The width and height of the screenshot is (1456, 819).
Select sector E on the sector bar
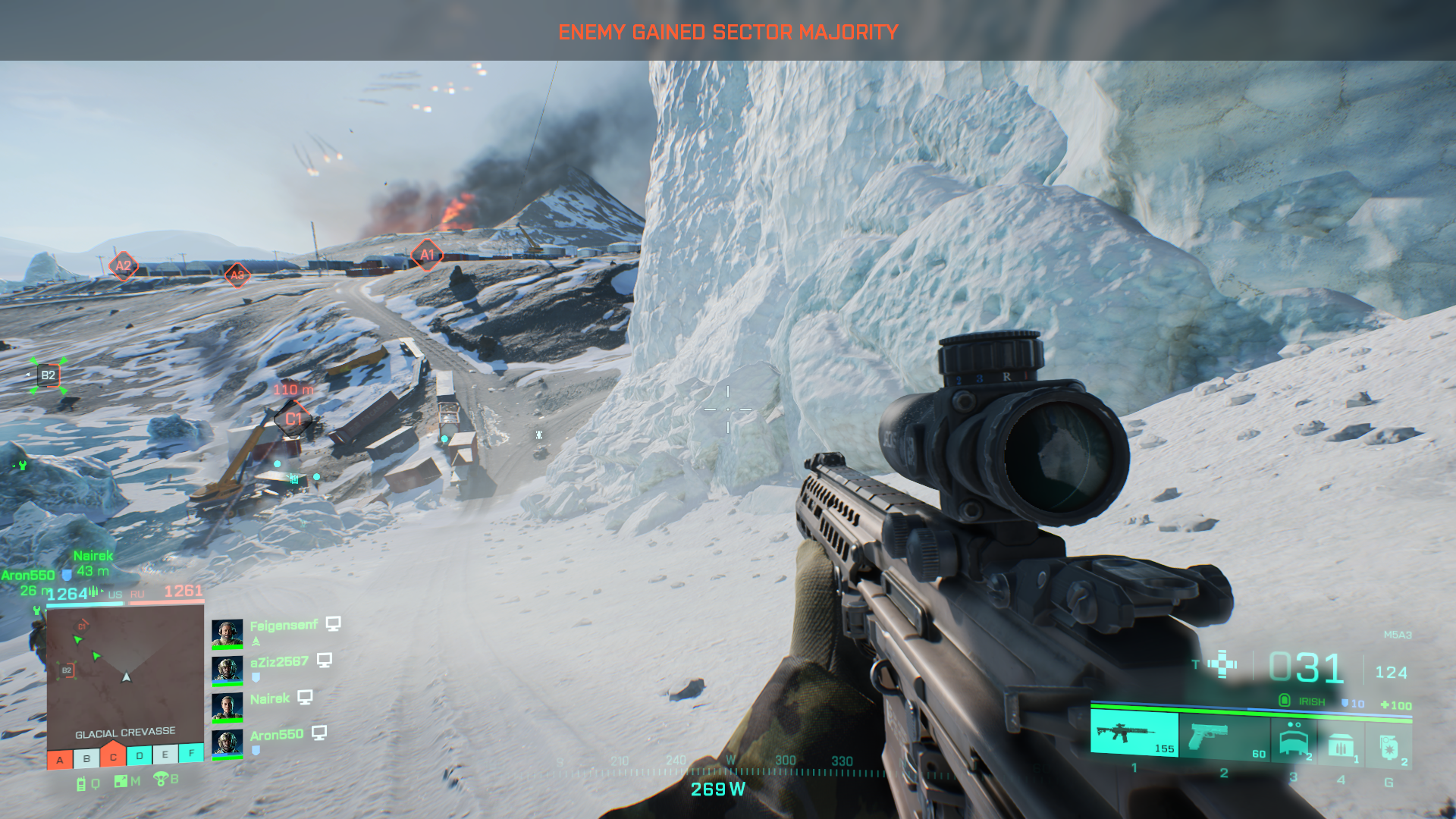[165, 755]
